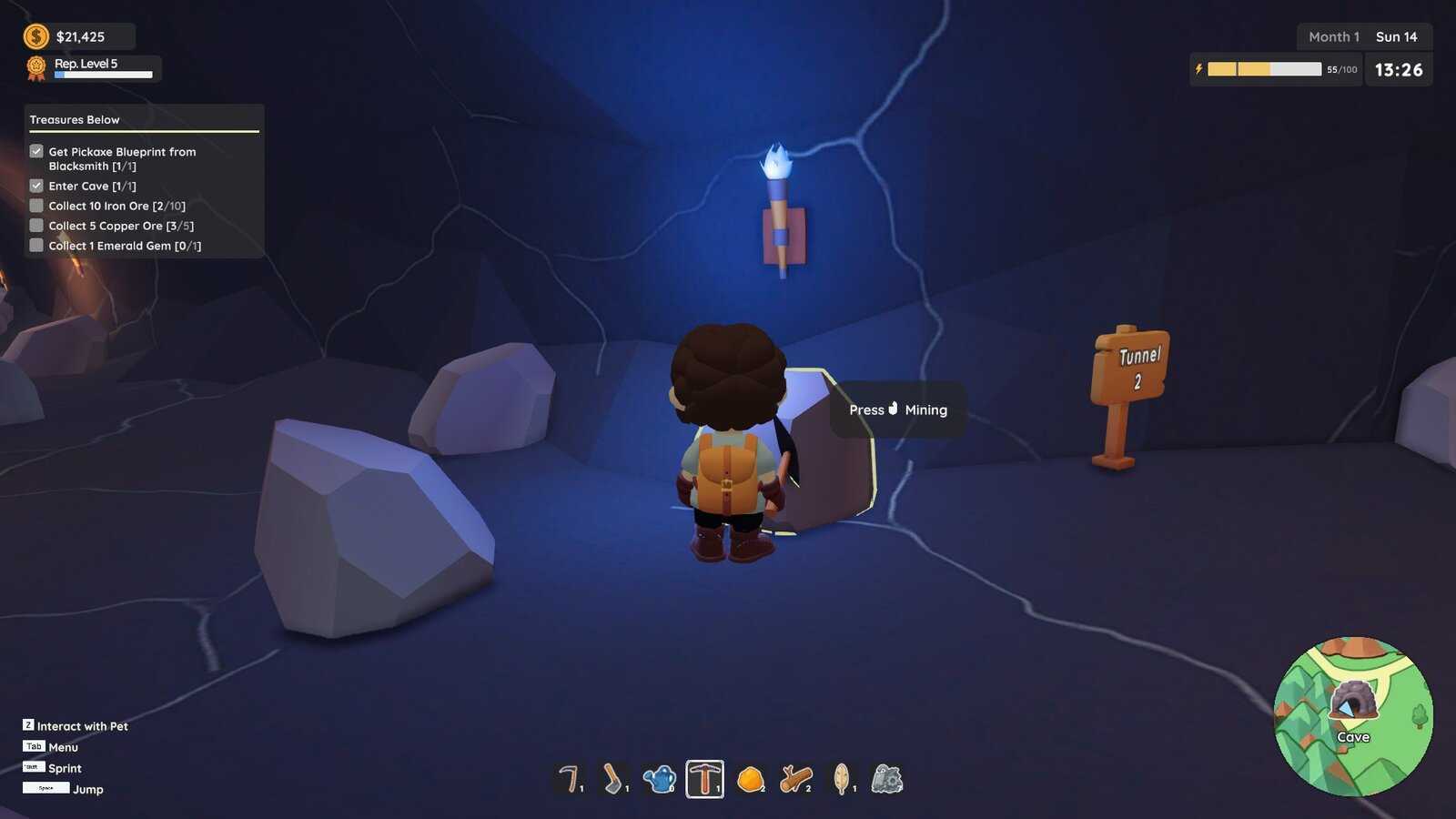Equip the blue watering can
The width and height of the screenshot is (1456, 819).
click(x=660, y=779)
